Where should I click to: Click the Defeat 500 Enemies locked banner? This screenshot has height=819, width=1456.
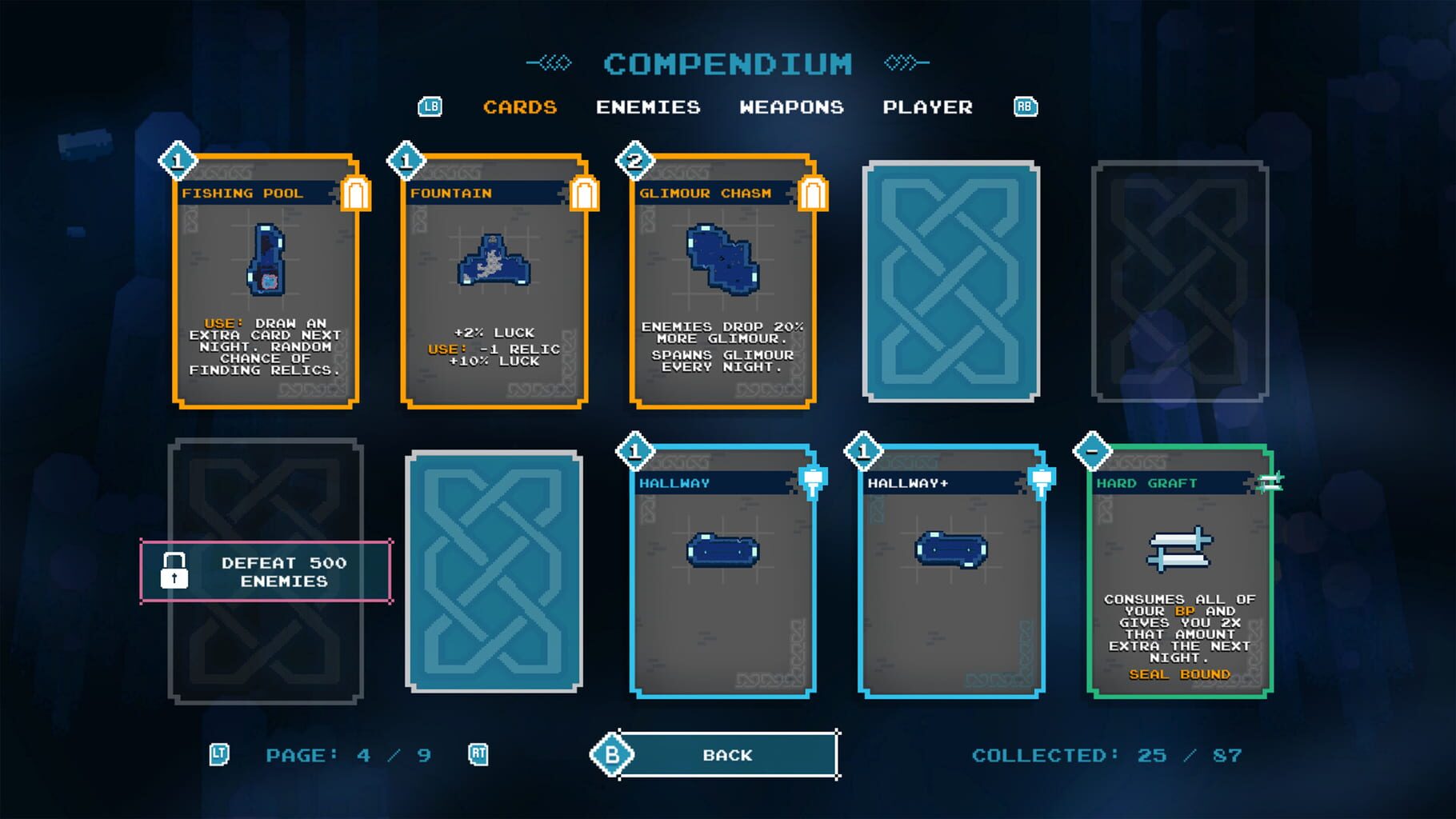[266, 571]
